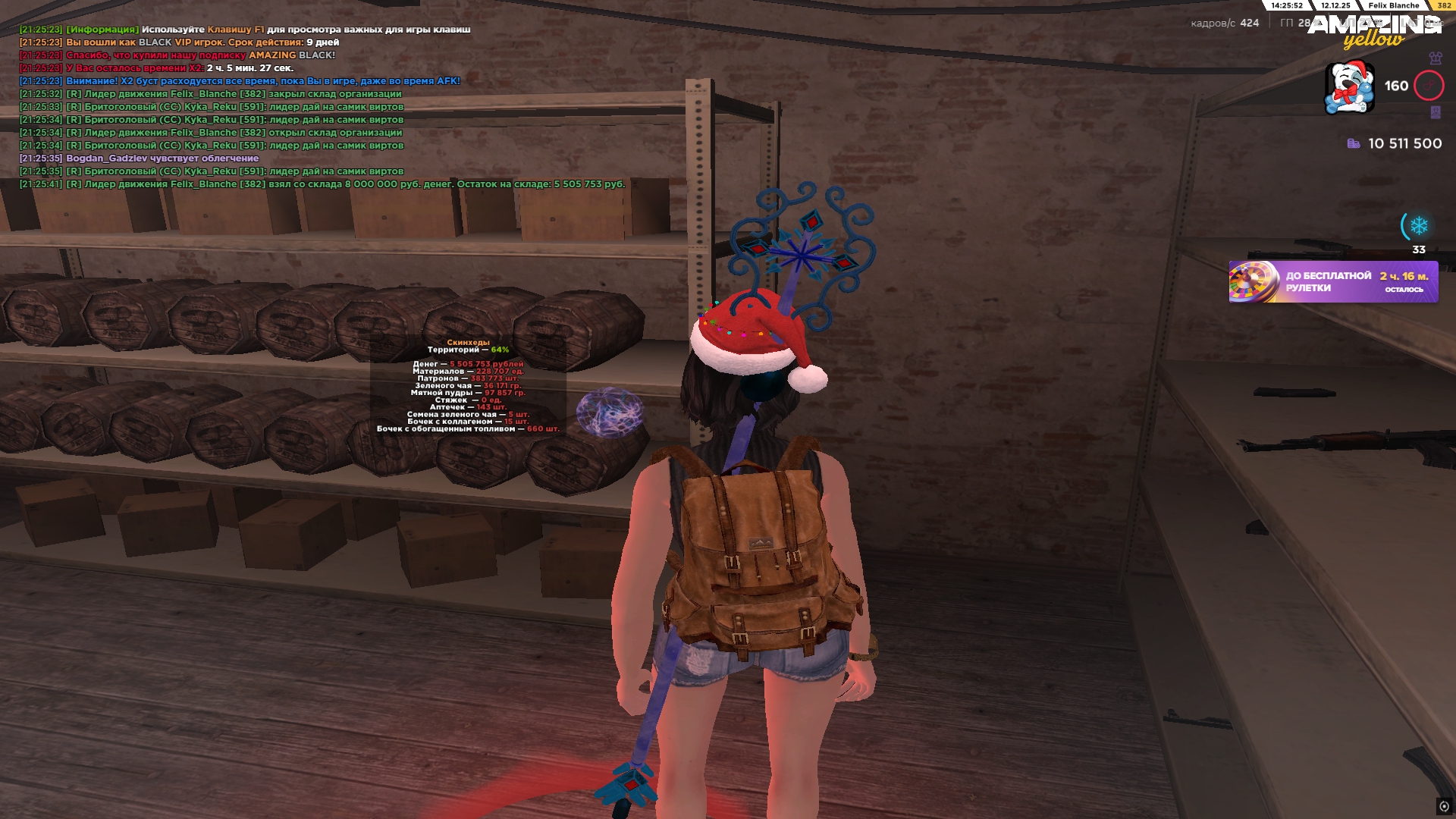Open the free roulette countdown banner
The height and width of the screenshot is (819, 1456).
tap(1333, 282)
